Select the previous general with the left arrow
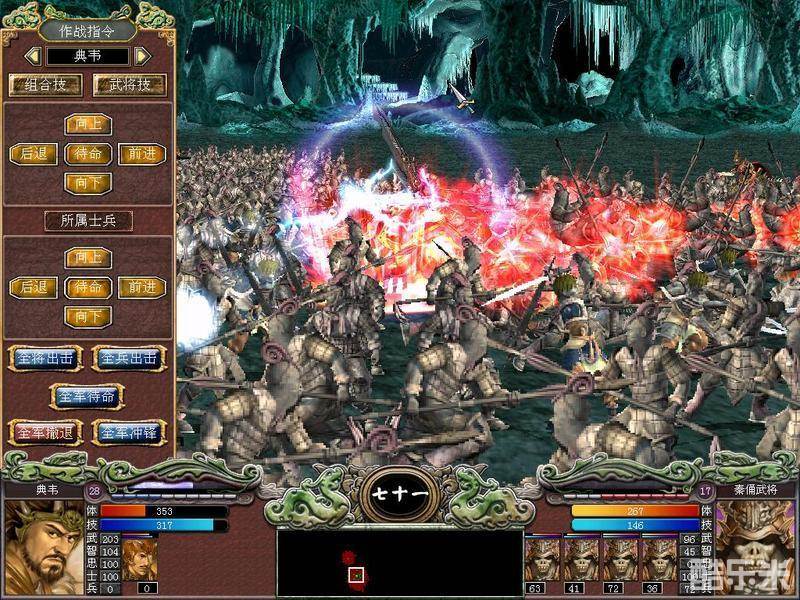This screenshot has width=800, height=600. coord(35,56)
